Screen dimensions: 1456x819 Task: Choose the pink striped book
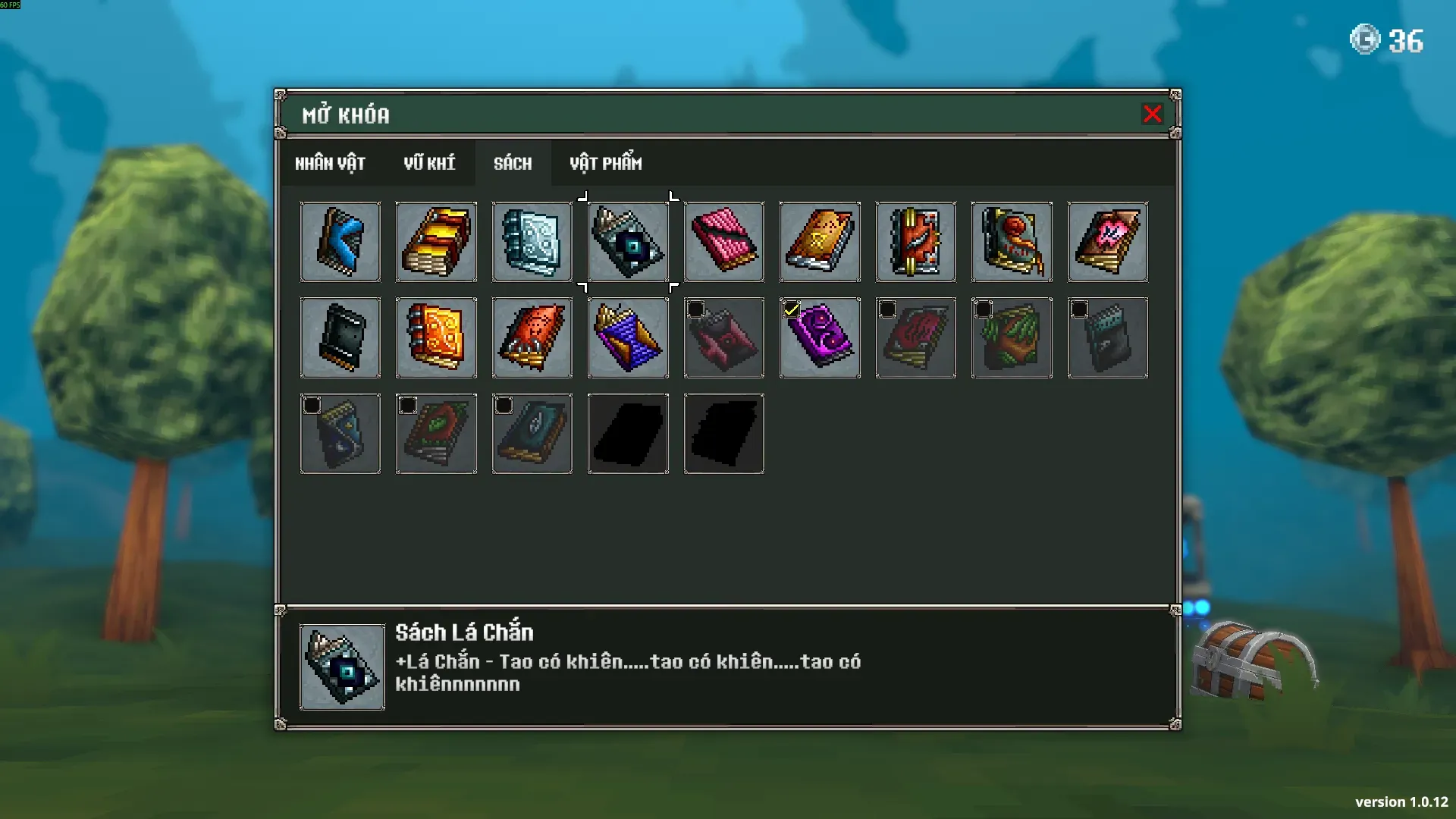click(724, 242)
